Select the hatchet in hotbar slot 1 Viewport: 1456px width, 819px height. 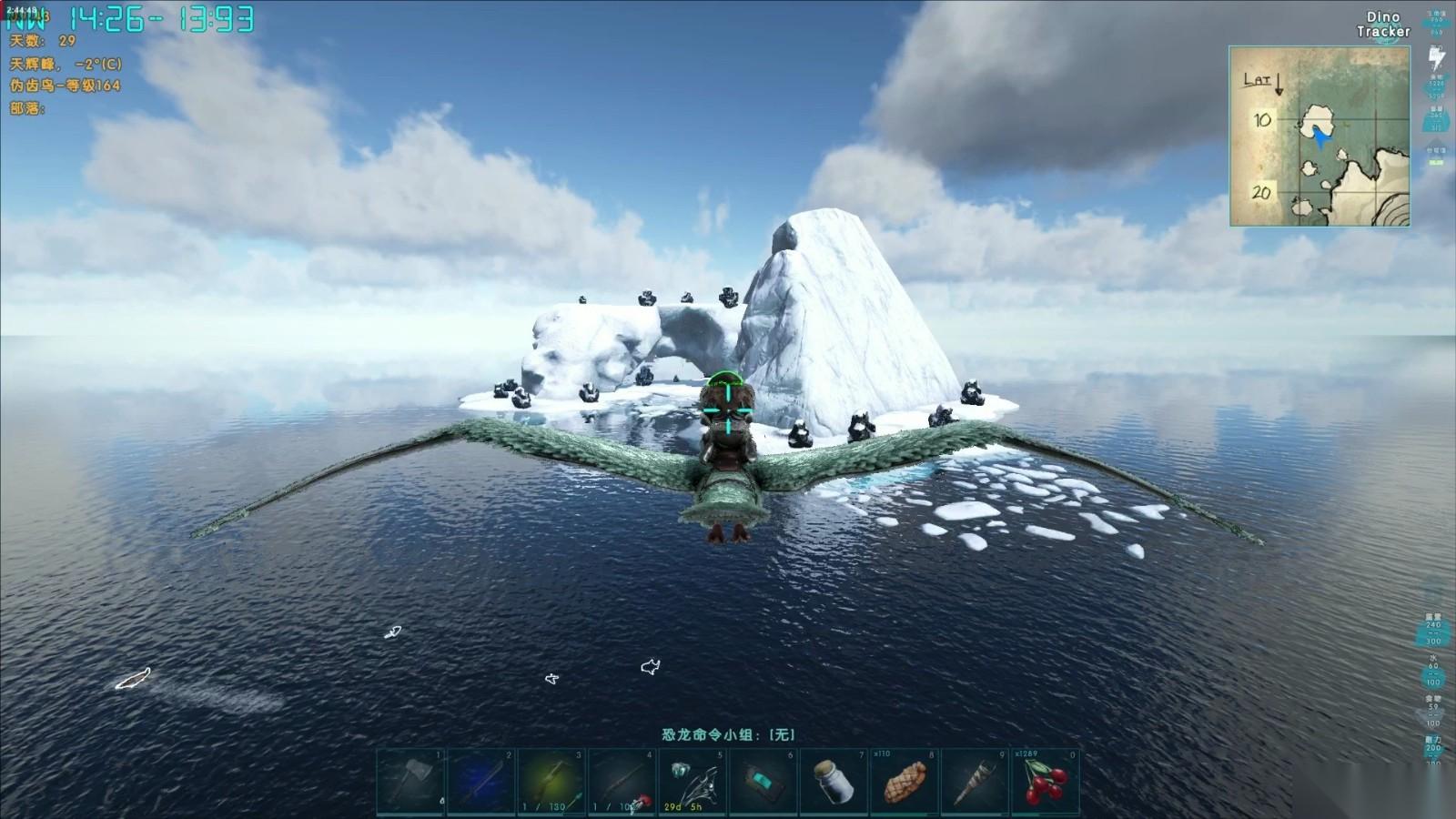click(x=411, y=782)
